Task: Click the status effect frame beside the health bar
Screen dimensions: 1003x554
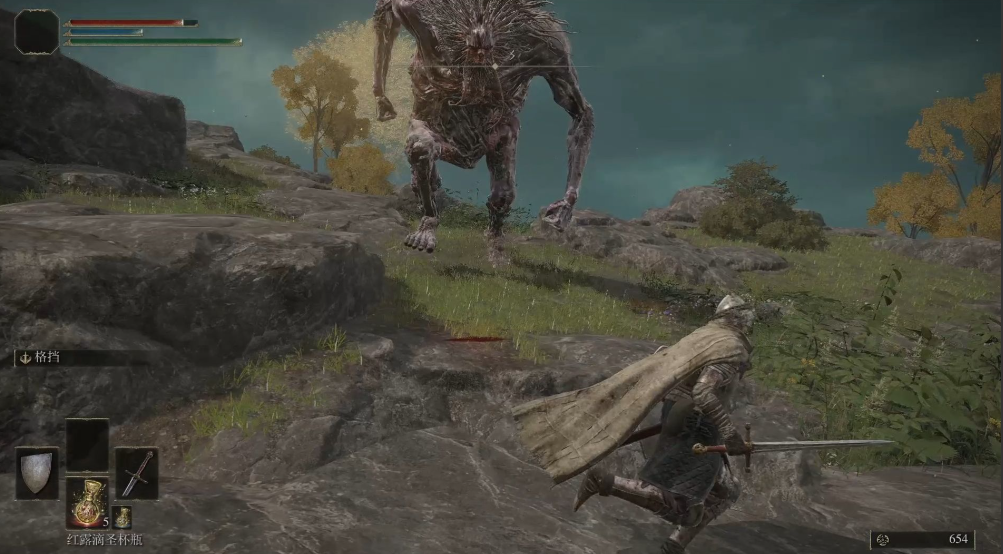Action: (x=37, y=32)
